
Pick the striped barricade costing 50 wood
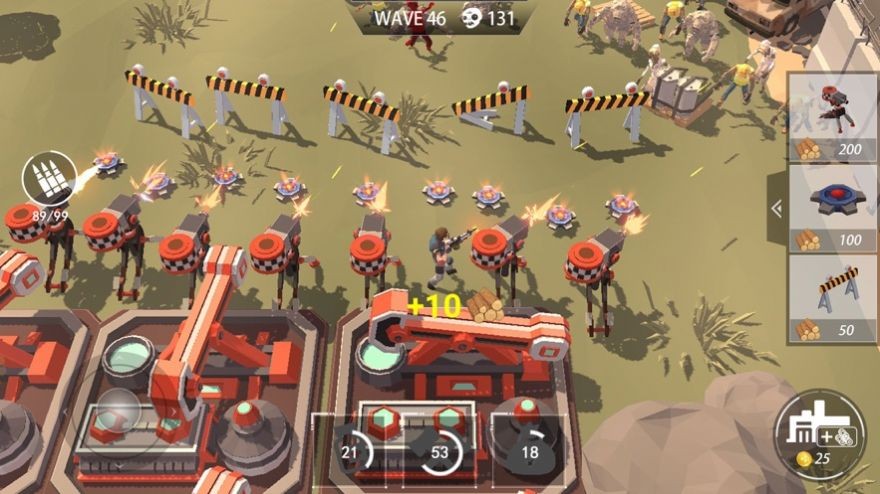833,298
